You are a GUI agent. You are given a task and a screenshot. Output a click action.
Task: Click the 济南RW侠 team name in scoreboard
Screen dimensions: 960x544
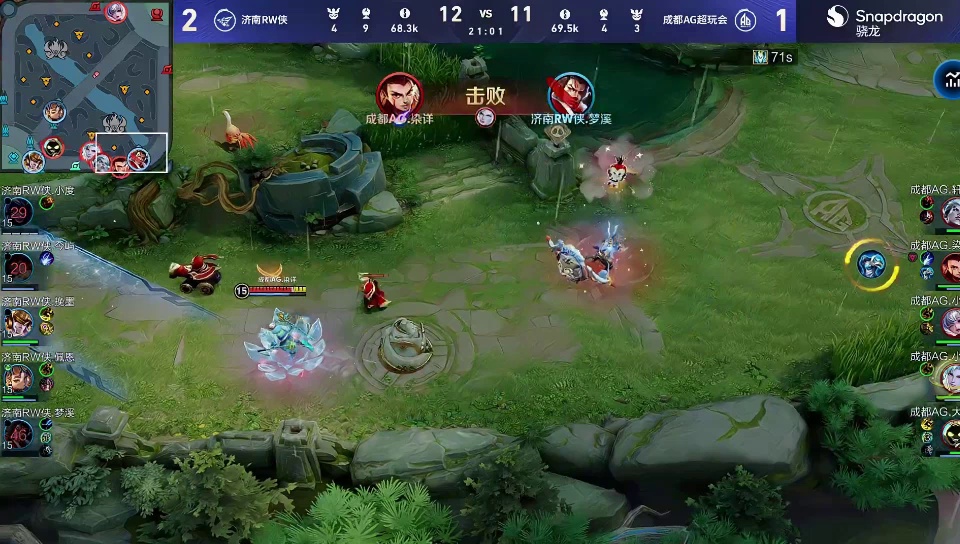coord(264,19)
